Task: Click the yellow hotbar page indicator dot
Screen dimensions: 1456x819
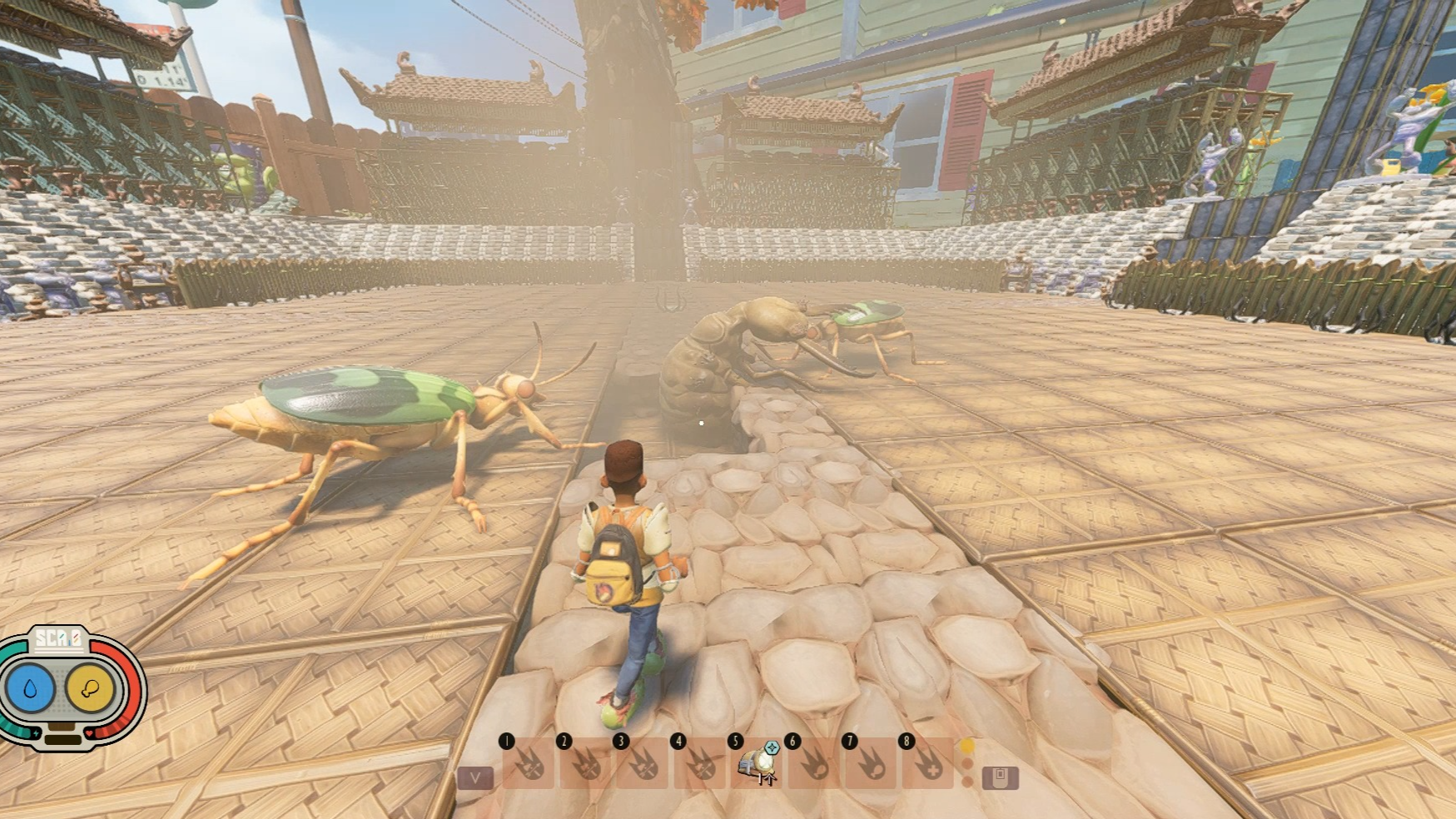Action: pos(967,747)
